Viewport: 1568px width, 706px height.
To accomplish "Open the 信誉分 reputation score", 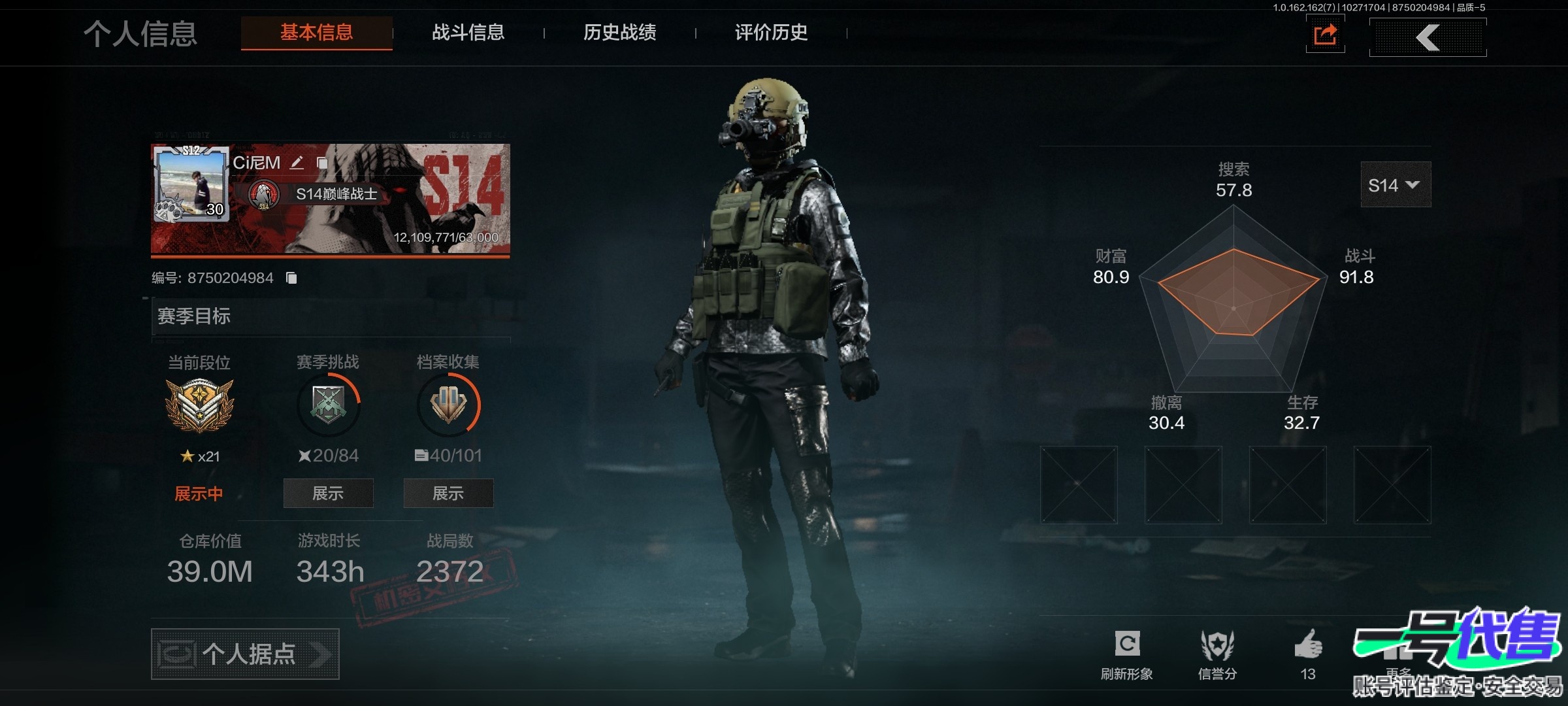I will 1217,654.
